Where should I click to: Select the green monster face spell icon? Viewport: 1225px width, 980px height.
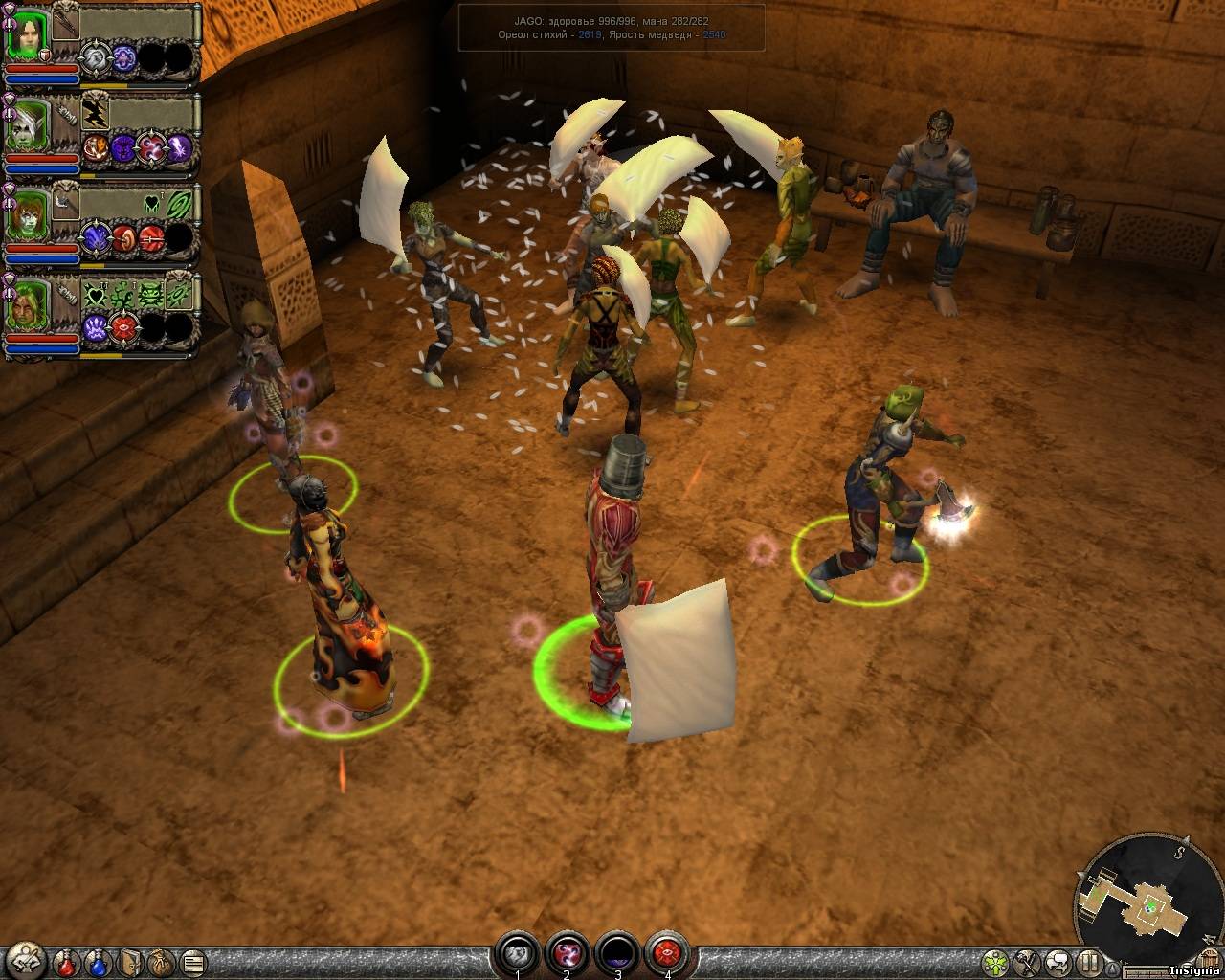tap(150, 293)
